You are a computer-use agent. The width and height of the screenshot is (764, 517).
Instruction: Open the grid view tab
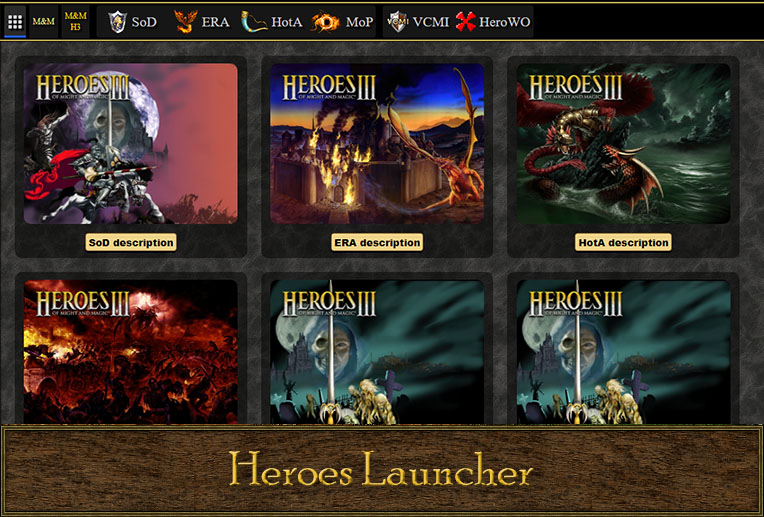(15, 21)
